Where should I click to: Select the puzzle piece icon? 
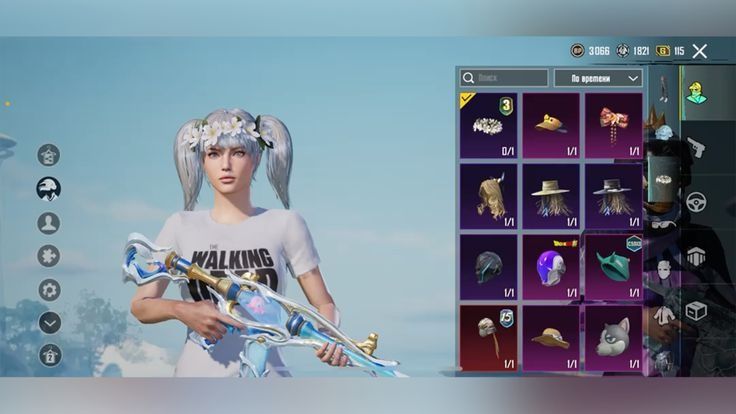(48, 255)
